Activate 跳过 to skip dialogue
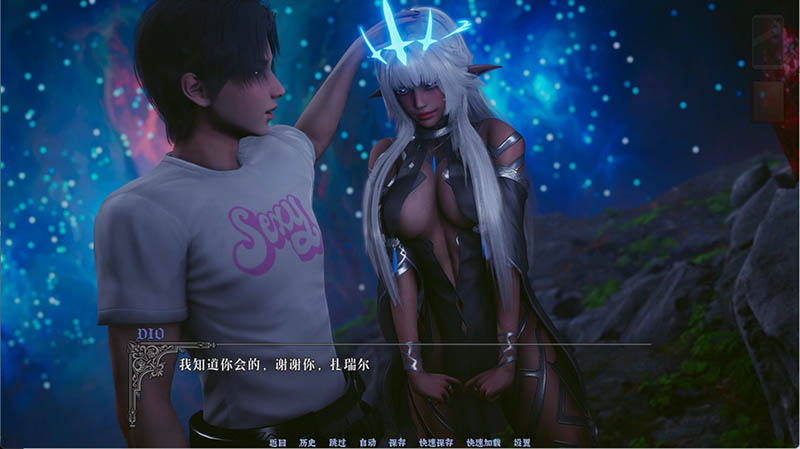This screenshot has width=800, height=449. click(x=337, y=441)
